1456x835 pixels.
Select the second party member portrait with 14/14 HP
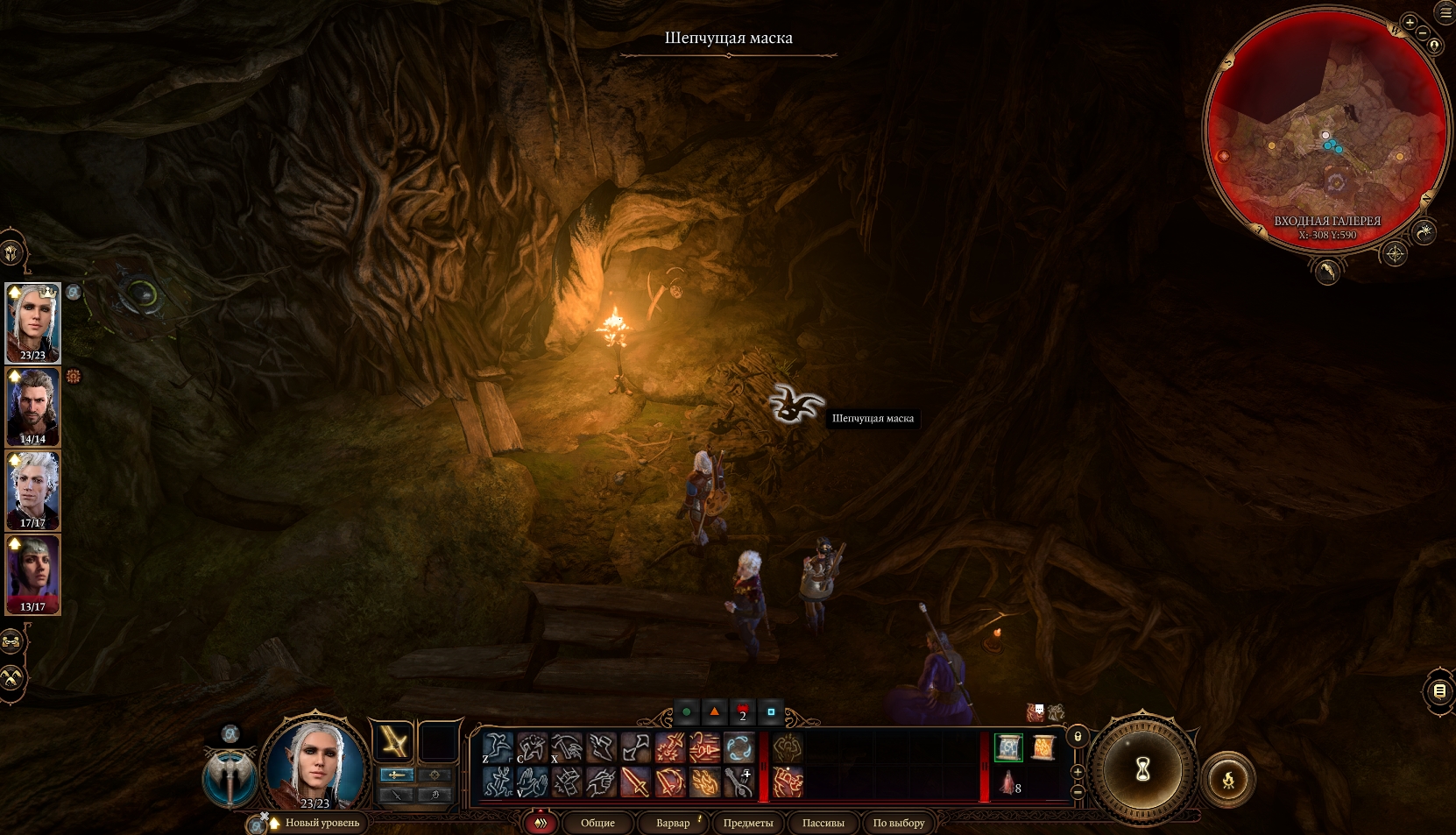[33, 407]
